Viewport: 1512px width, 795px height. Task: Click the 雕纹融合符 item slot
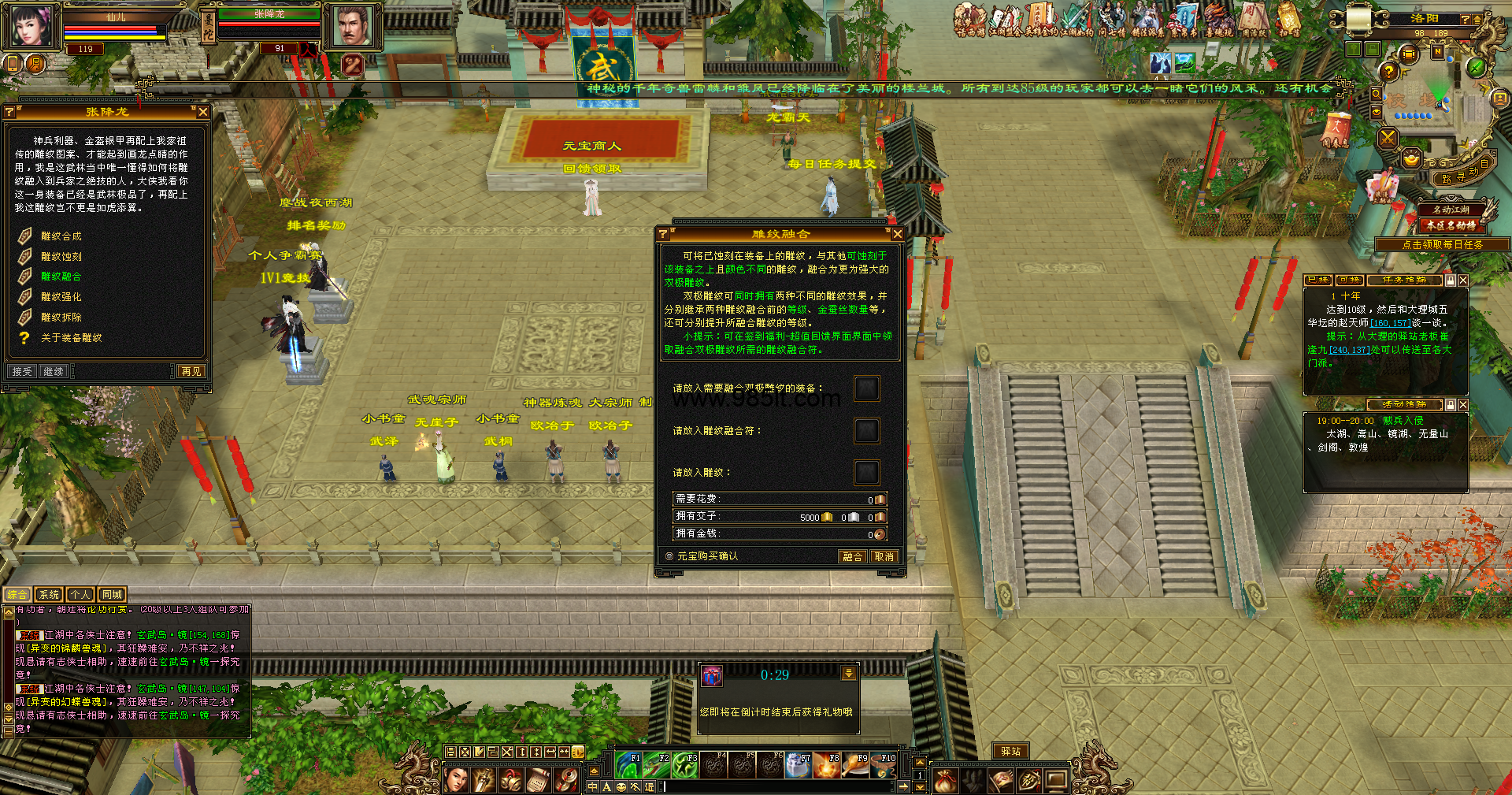coord(866,431)
